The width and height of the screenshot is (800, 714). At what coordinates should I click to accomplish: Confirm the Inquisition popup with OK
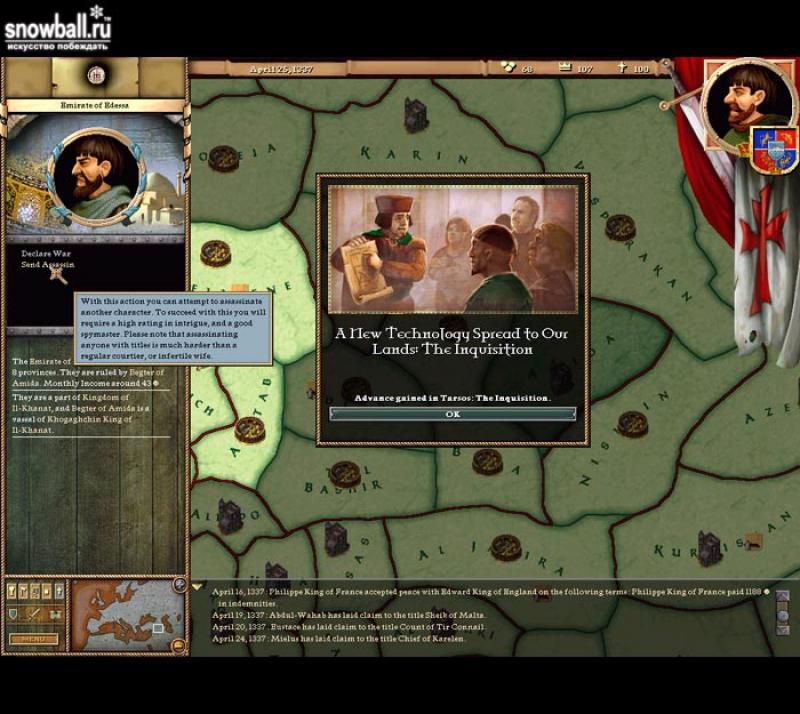452,414
